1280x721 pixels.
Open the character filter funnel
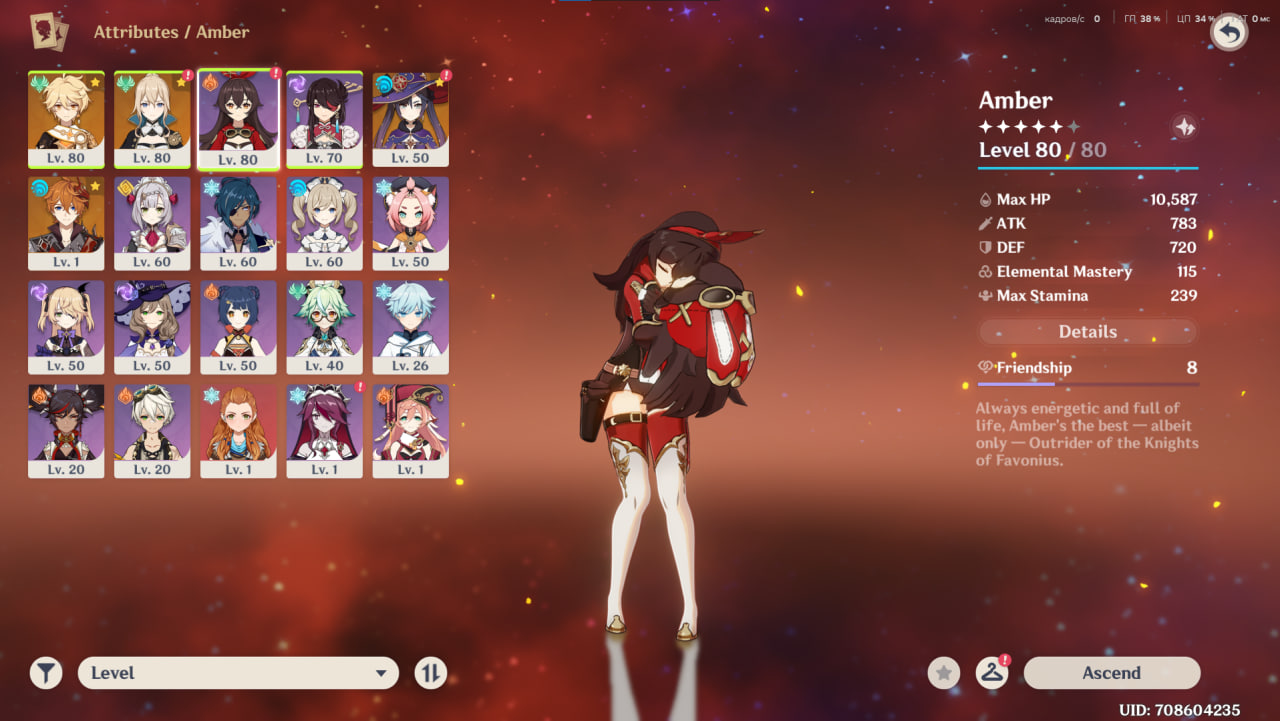45,673
